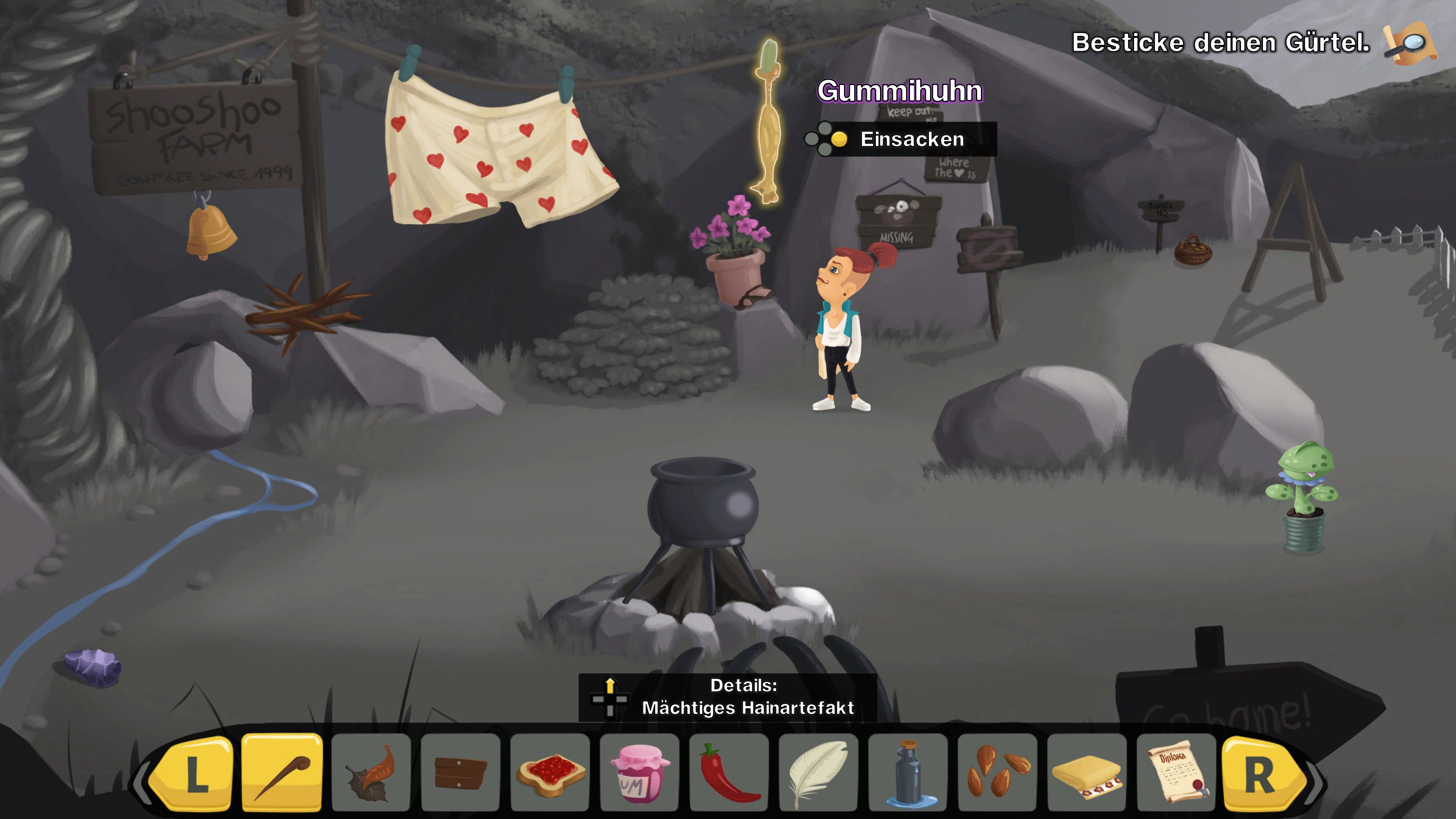Choose the Diploma scroll item
The image size is (1456, 819).
click(x=1176, y=772)
